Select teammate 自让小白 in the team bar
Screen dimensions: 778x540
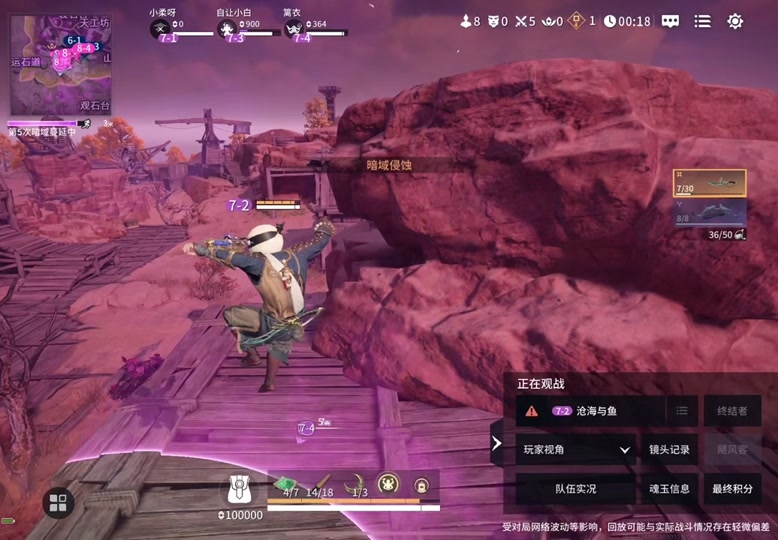pyautogui.click(x=235, y=28)
